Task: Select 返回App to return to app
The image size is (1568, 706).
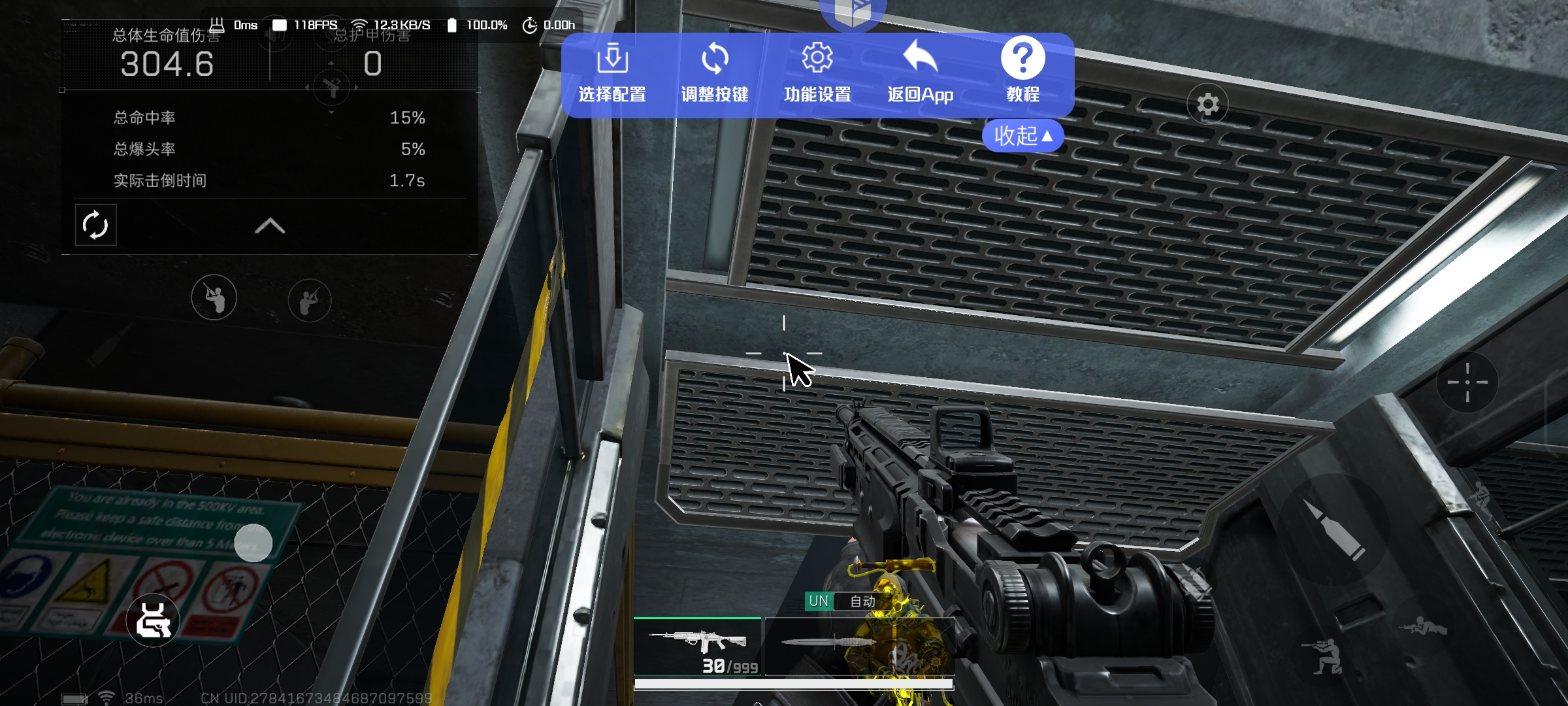Action: coord(920,73)
